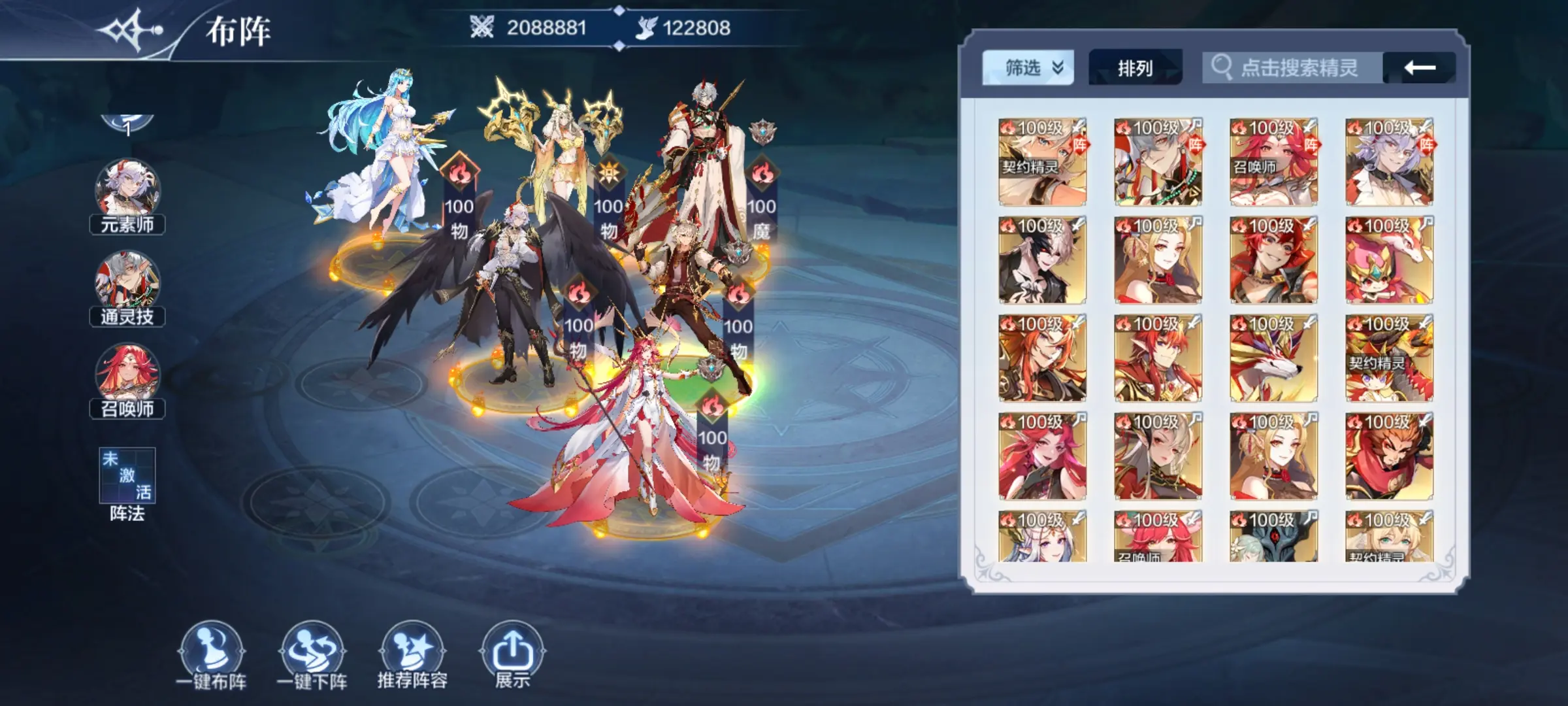Choose the monkey-faced spirit card
This screenshot has height=706, width=1568.
(x=1389, y=456)
